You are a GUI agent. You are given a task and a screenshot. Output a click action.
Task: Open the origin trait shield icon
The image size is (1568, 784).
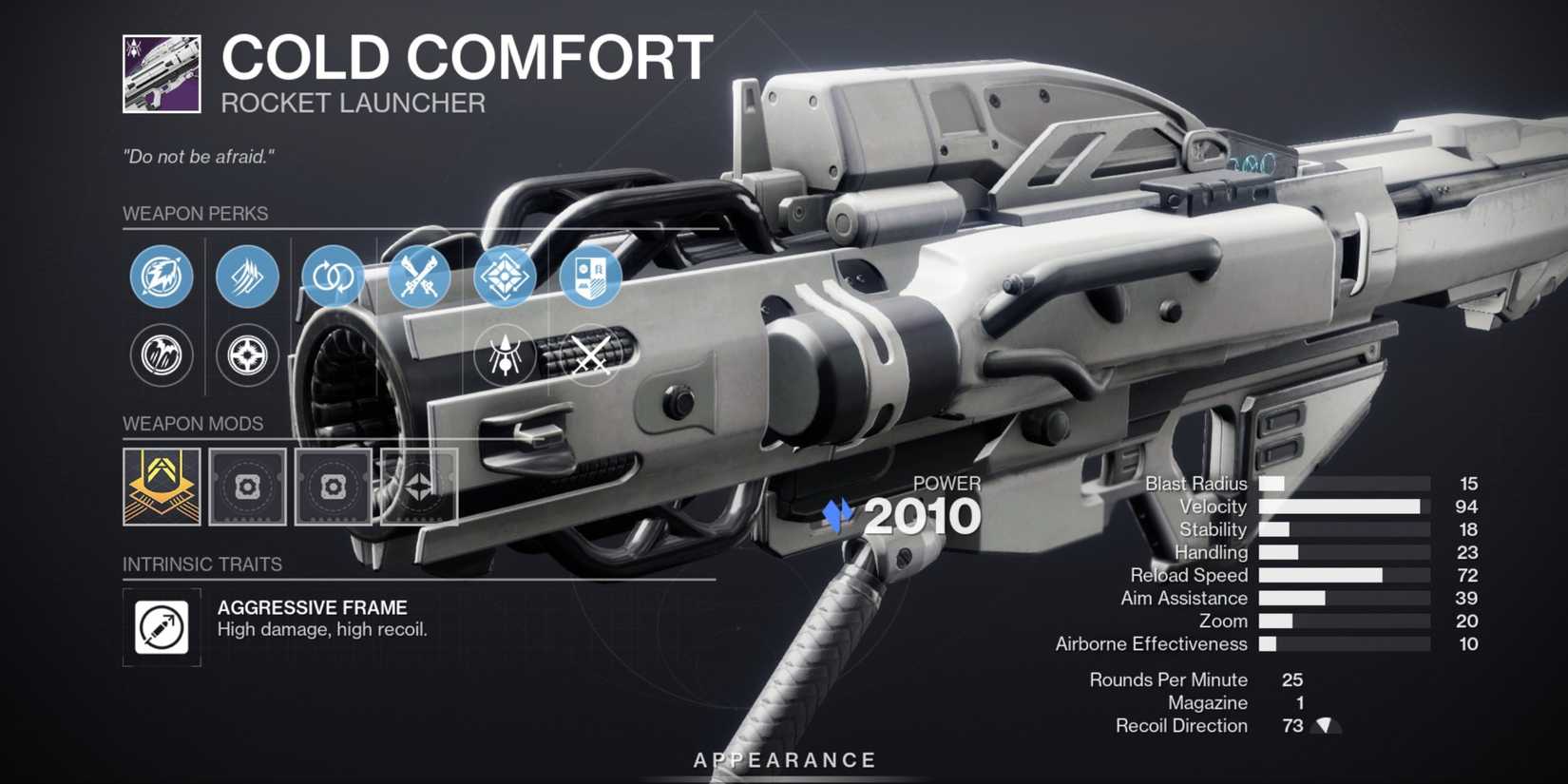click(x=590, y=277)
